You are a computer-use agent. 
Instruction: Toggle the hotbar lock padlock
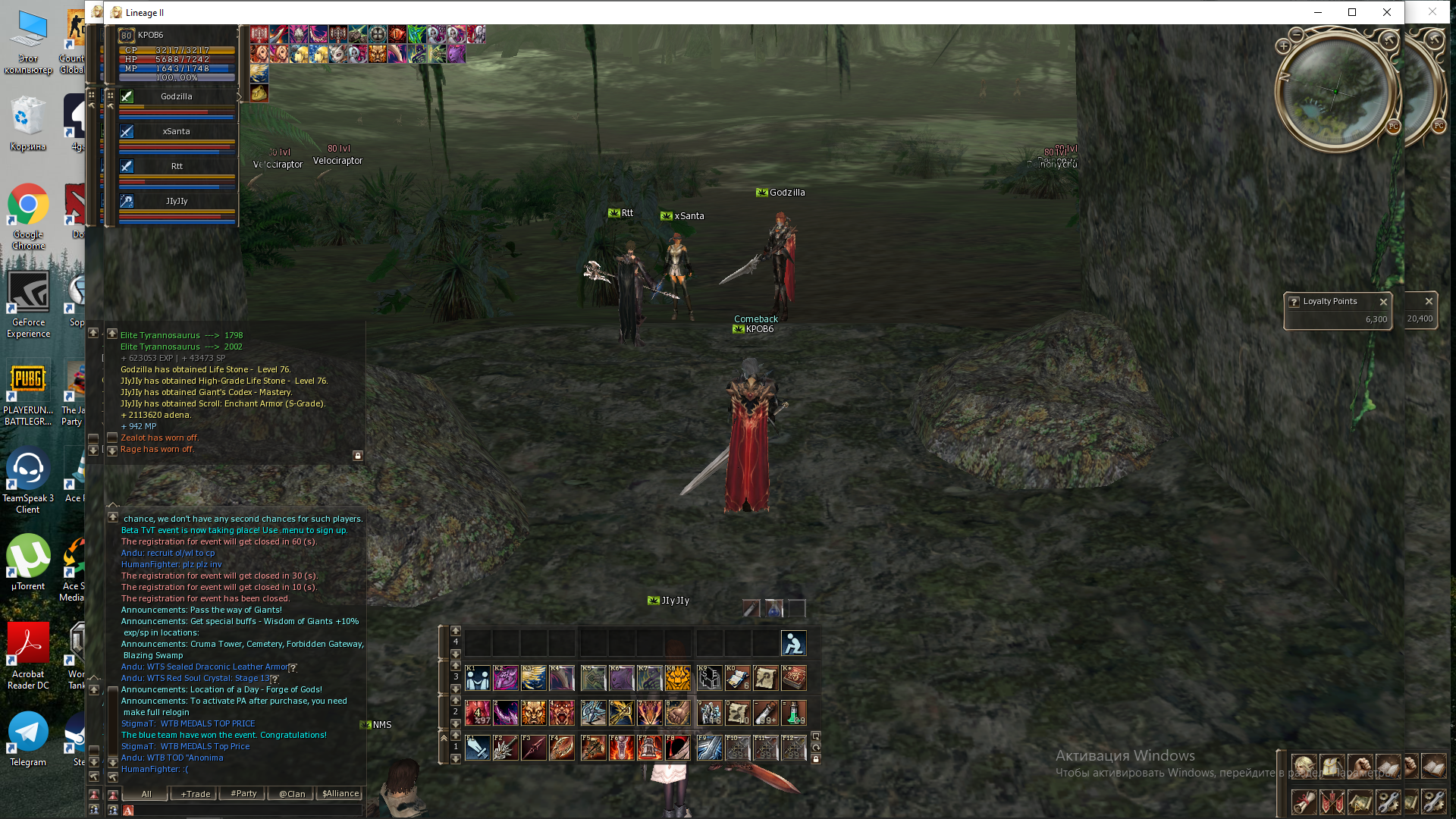[x=816, y=759]
